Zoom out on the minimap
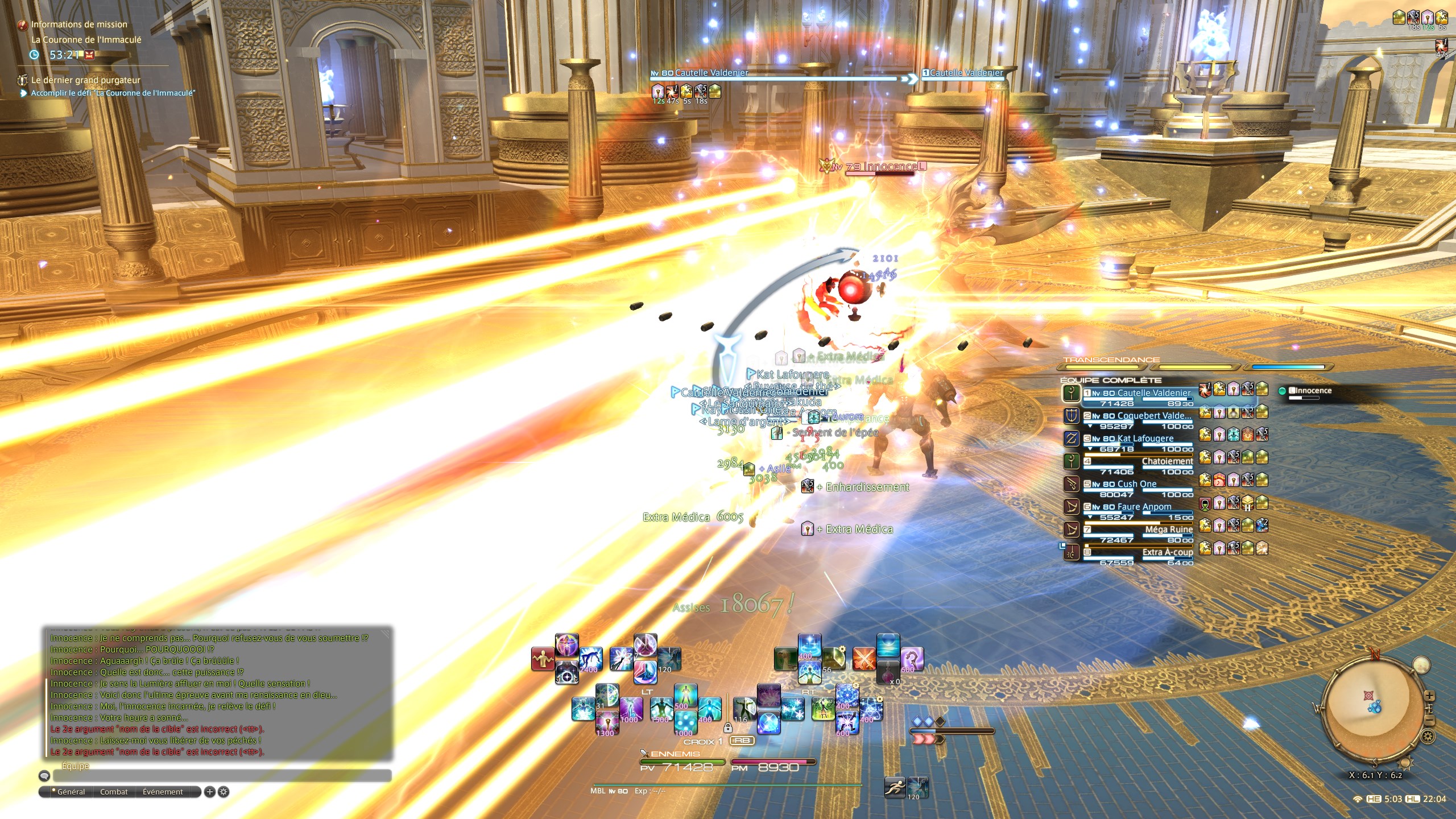The width and height of the screenshot is (1456, 819). (1429, 722)
